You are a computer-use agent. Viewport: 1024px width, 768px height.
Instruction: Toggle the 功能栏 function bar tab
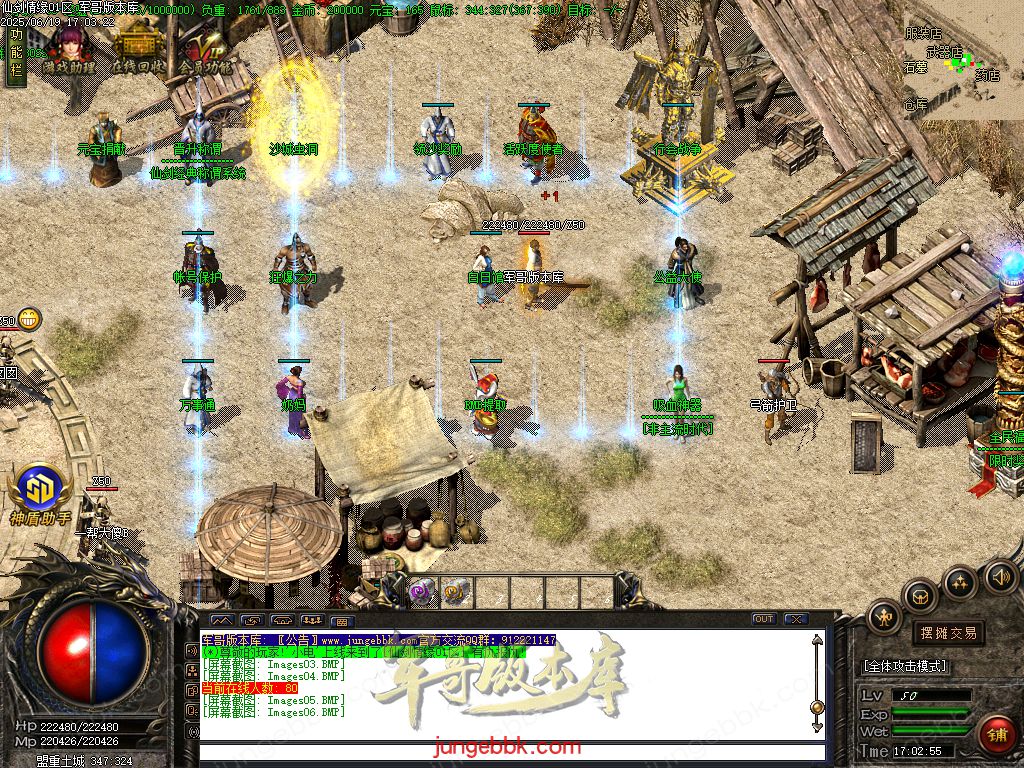15,55
